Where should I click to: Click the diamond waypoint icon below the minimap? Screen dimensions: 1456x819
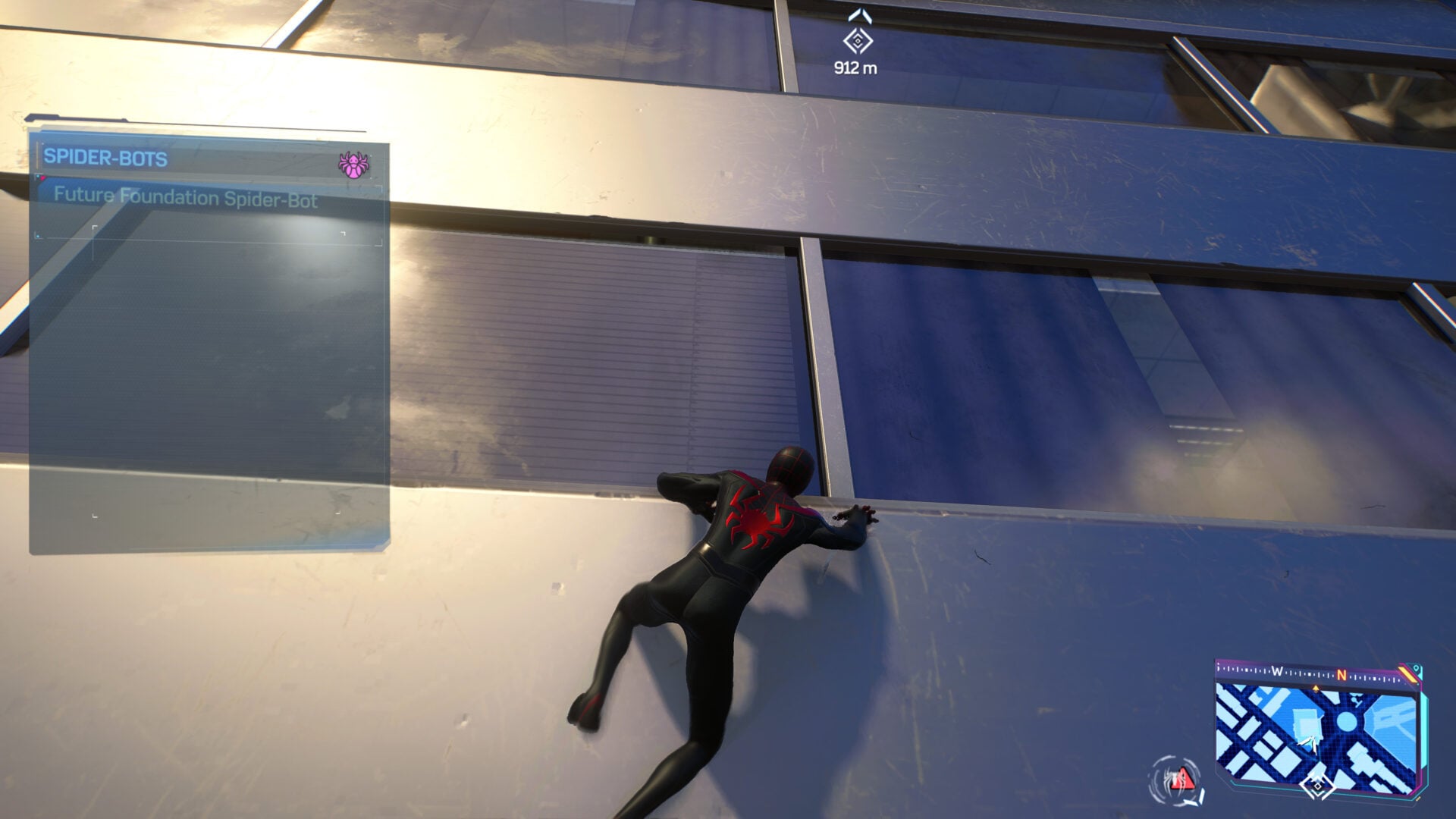tap(1316, 786)
